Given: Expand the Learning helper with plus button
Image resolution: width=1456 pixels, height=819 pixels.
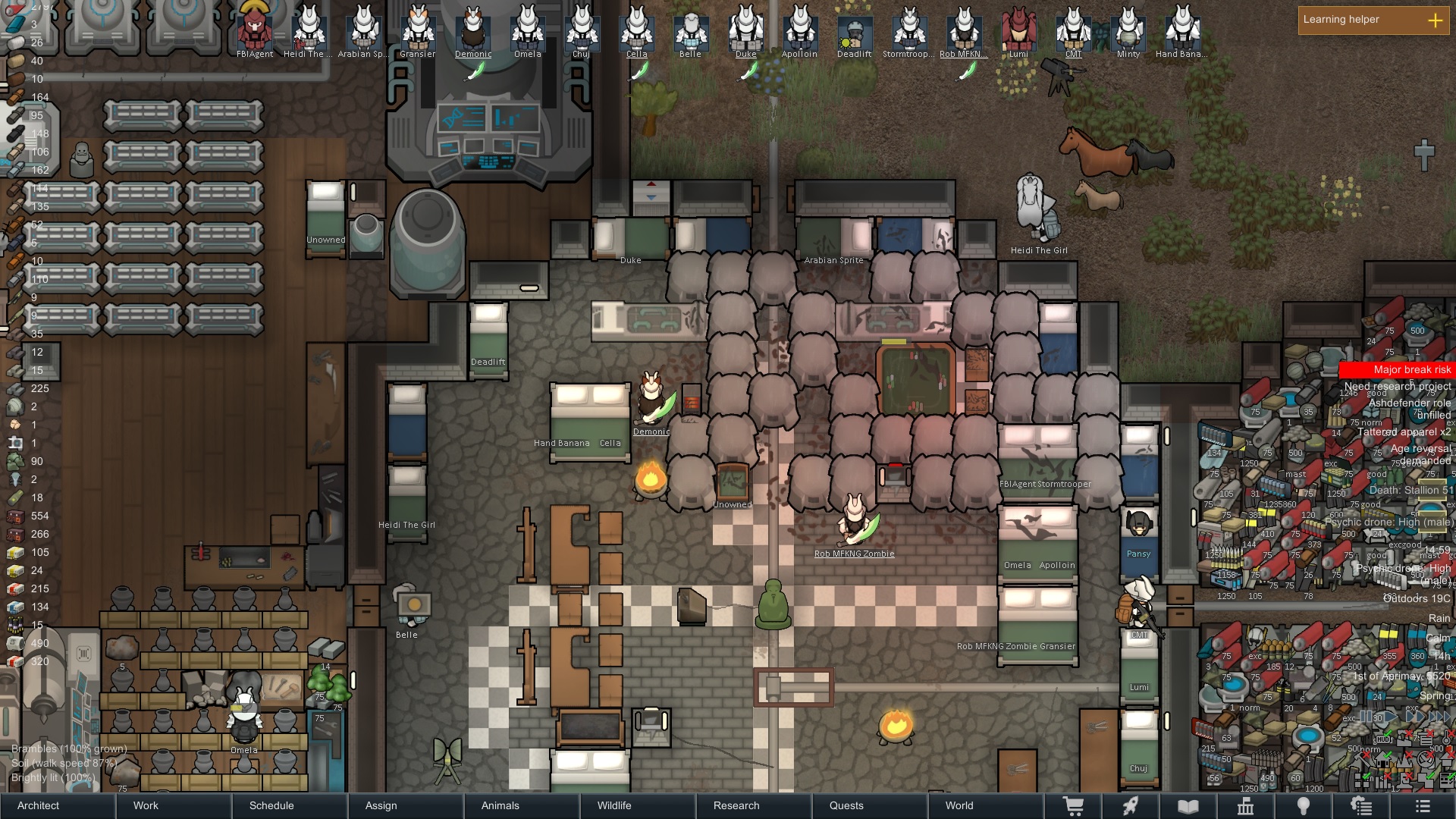Looking at the screenshot, I should pyautogui.click(x=1435, y=20).
